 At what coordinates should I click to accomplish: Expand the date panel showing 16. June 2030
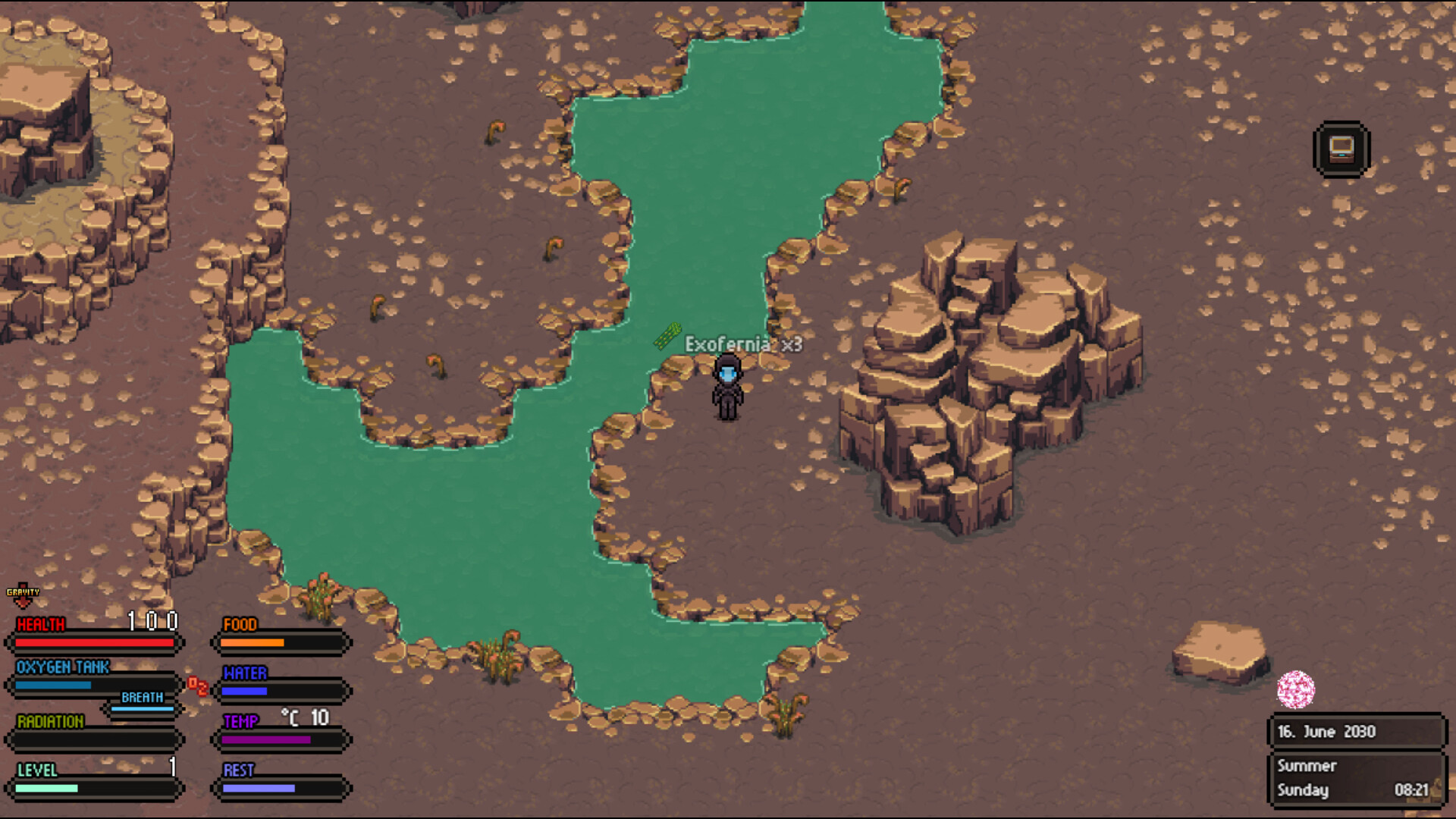[x=1357, y=732]
